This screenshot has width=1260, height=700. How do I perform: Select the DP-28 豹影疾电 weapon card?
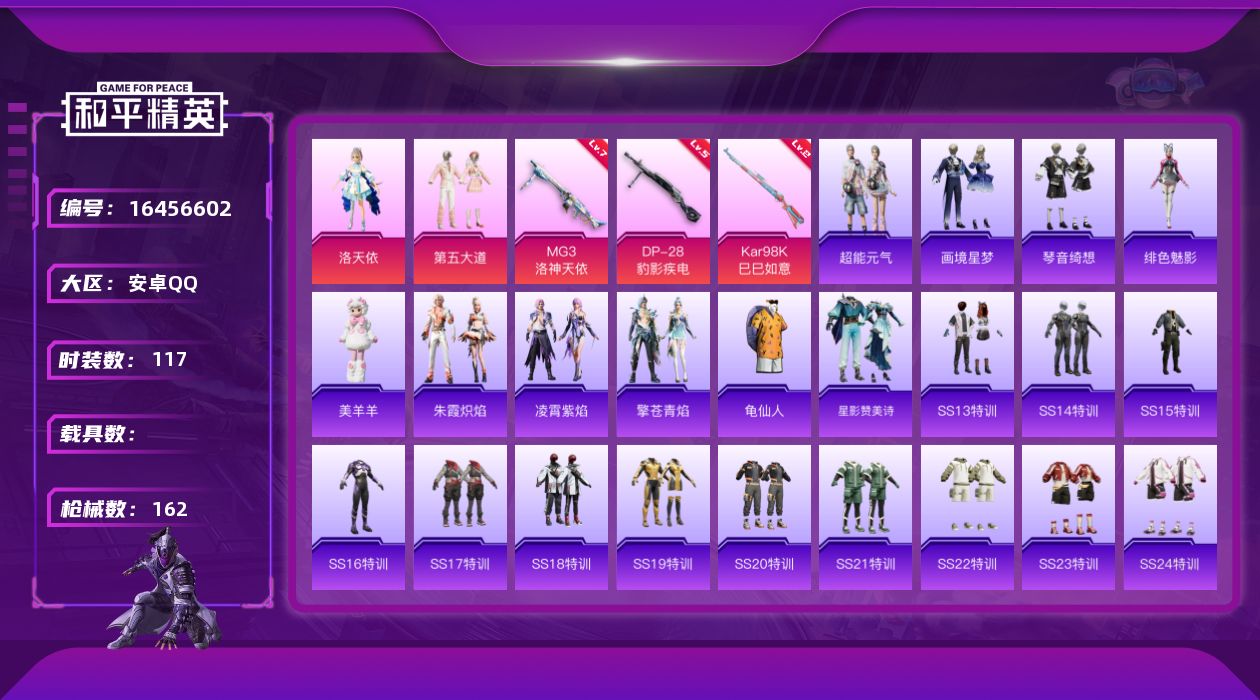(x=663, y=211)
